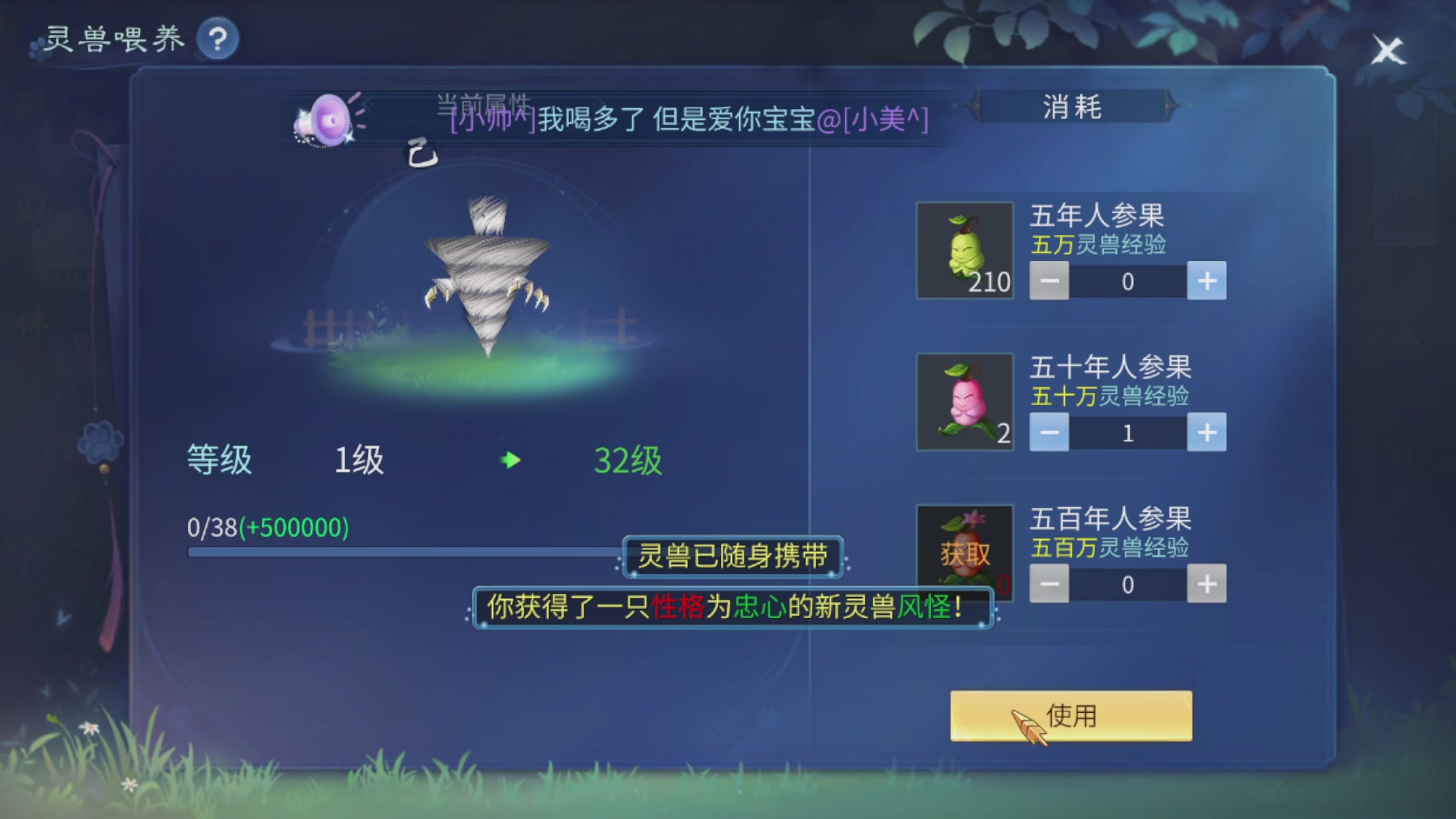Edit the 五十年人参果 quantity field

pyautogui.click(x=1128, y=432)
